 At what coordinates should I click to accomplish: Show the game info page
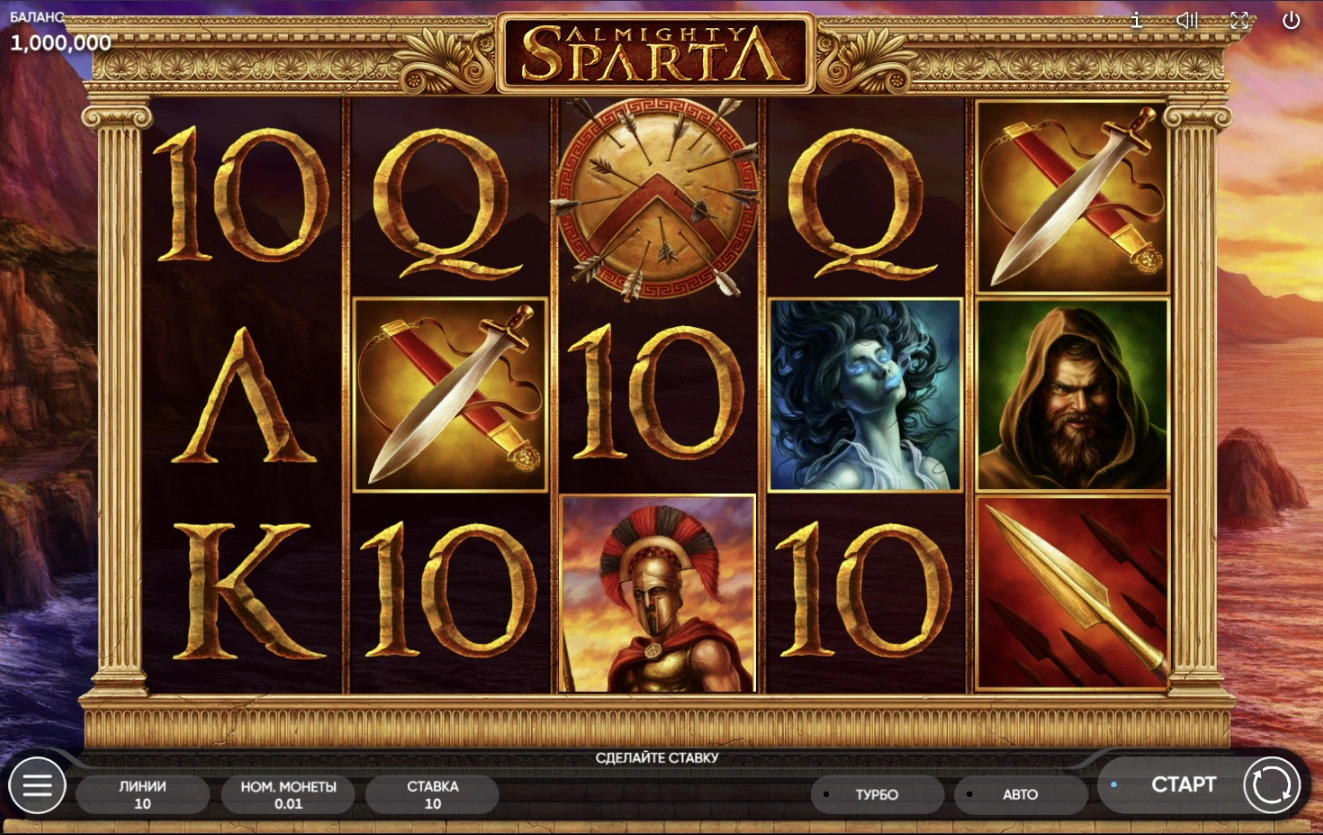[1136, 20]
